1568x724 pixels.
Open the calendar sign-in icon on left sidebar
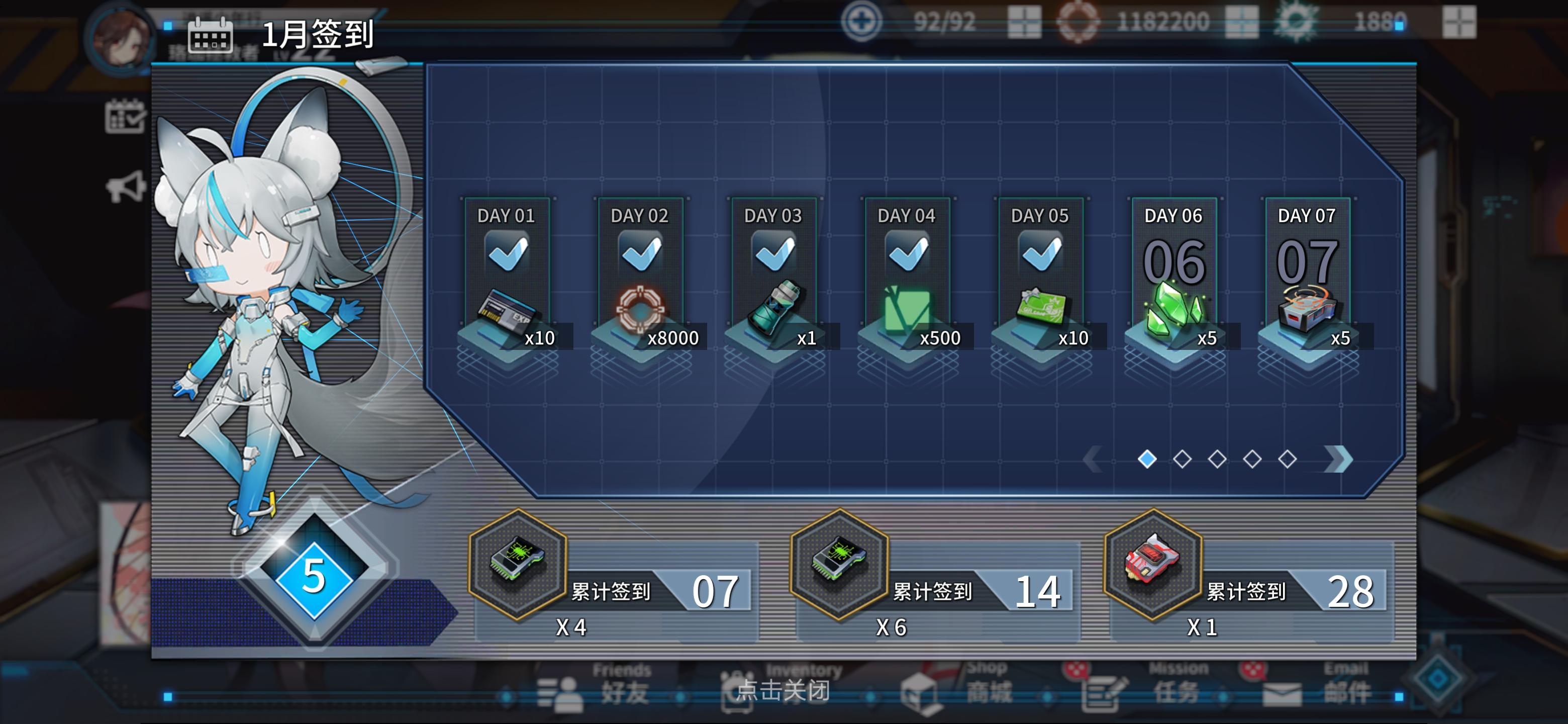tap(127, 116)
